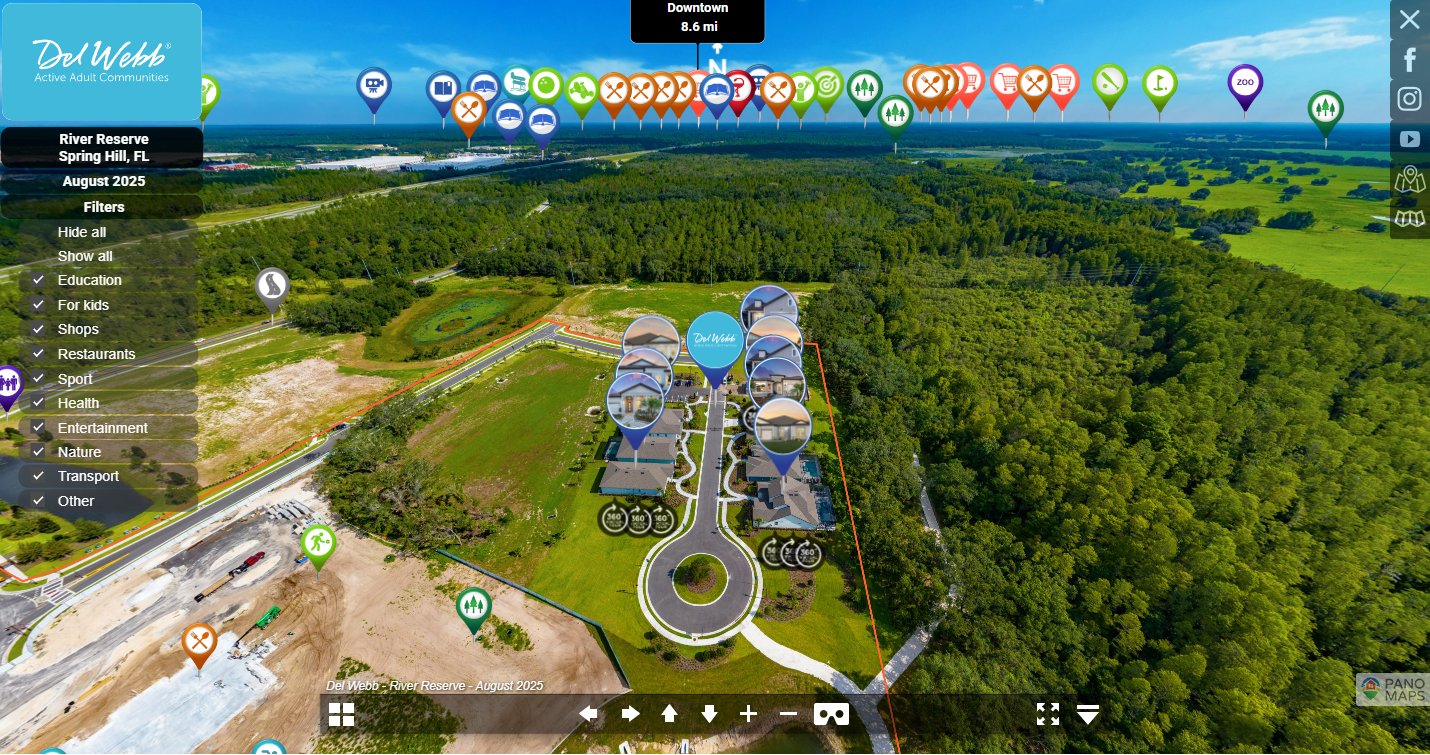Choose Hide all in the filters list
The width and height of the screenshot is (1430, 755).
[82, 232]
